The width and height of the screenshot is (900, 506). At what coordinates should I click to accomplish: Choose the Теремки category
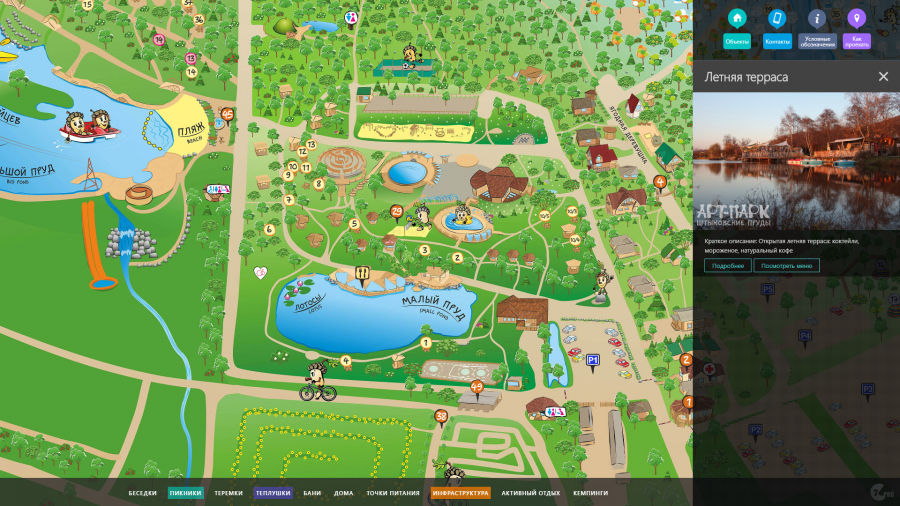228,493
